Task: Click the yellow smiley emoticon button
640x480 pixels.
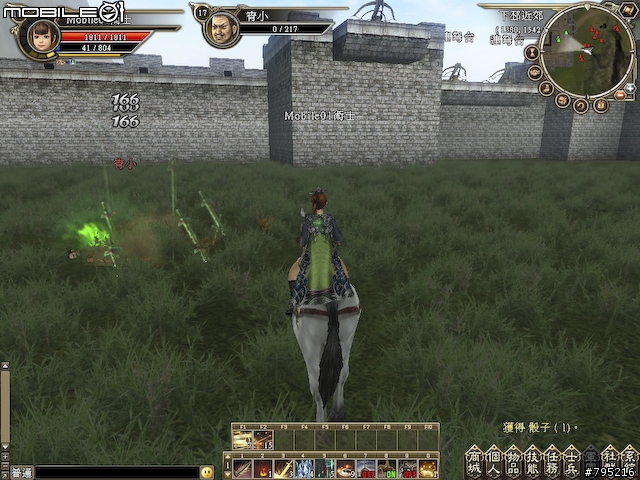Action: pyautogui.click(x=207, y=471)
